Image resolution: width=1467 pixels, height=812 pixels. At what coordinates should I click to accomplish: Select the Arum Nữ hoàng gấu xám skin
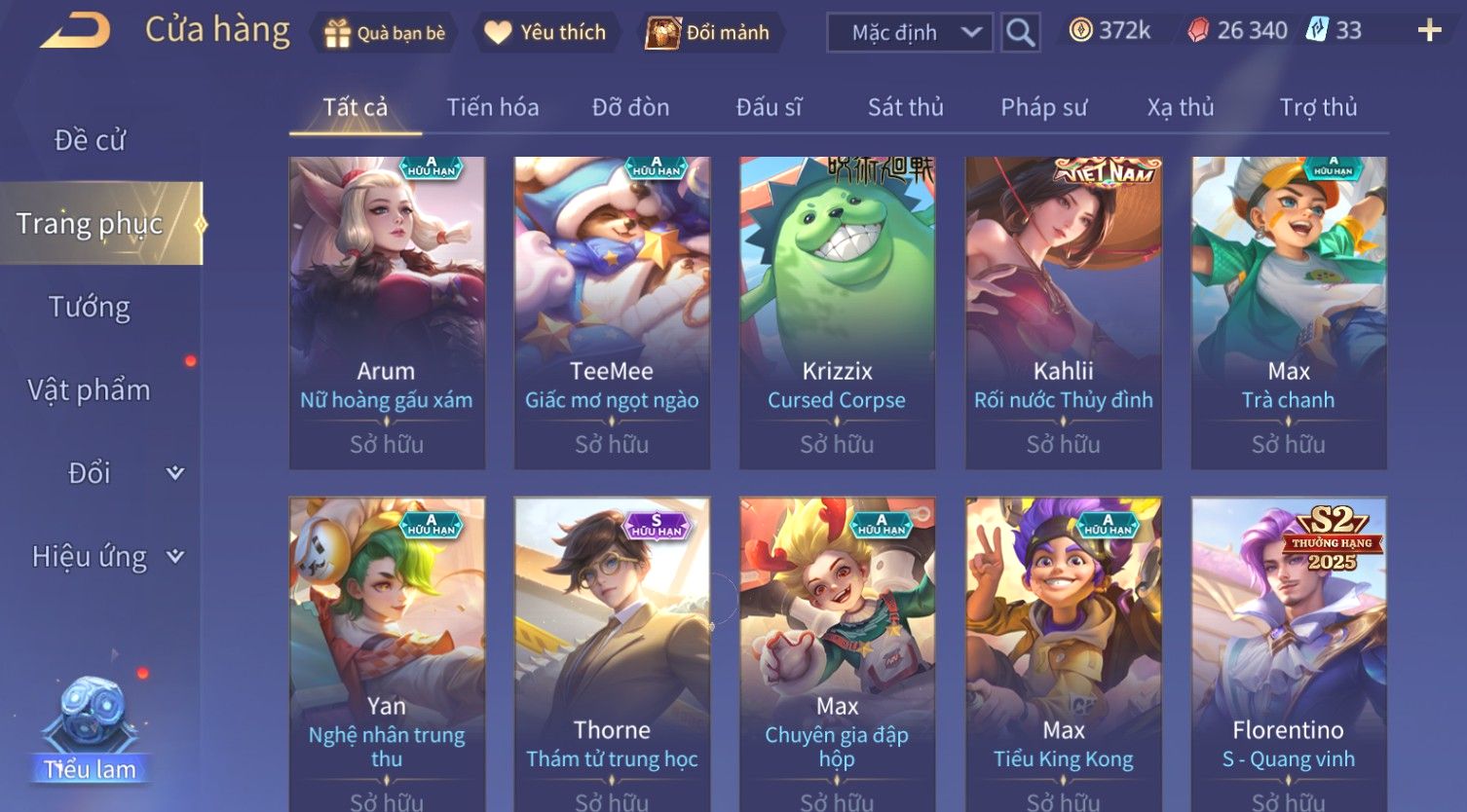(x=387, y=313)
